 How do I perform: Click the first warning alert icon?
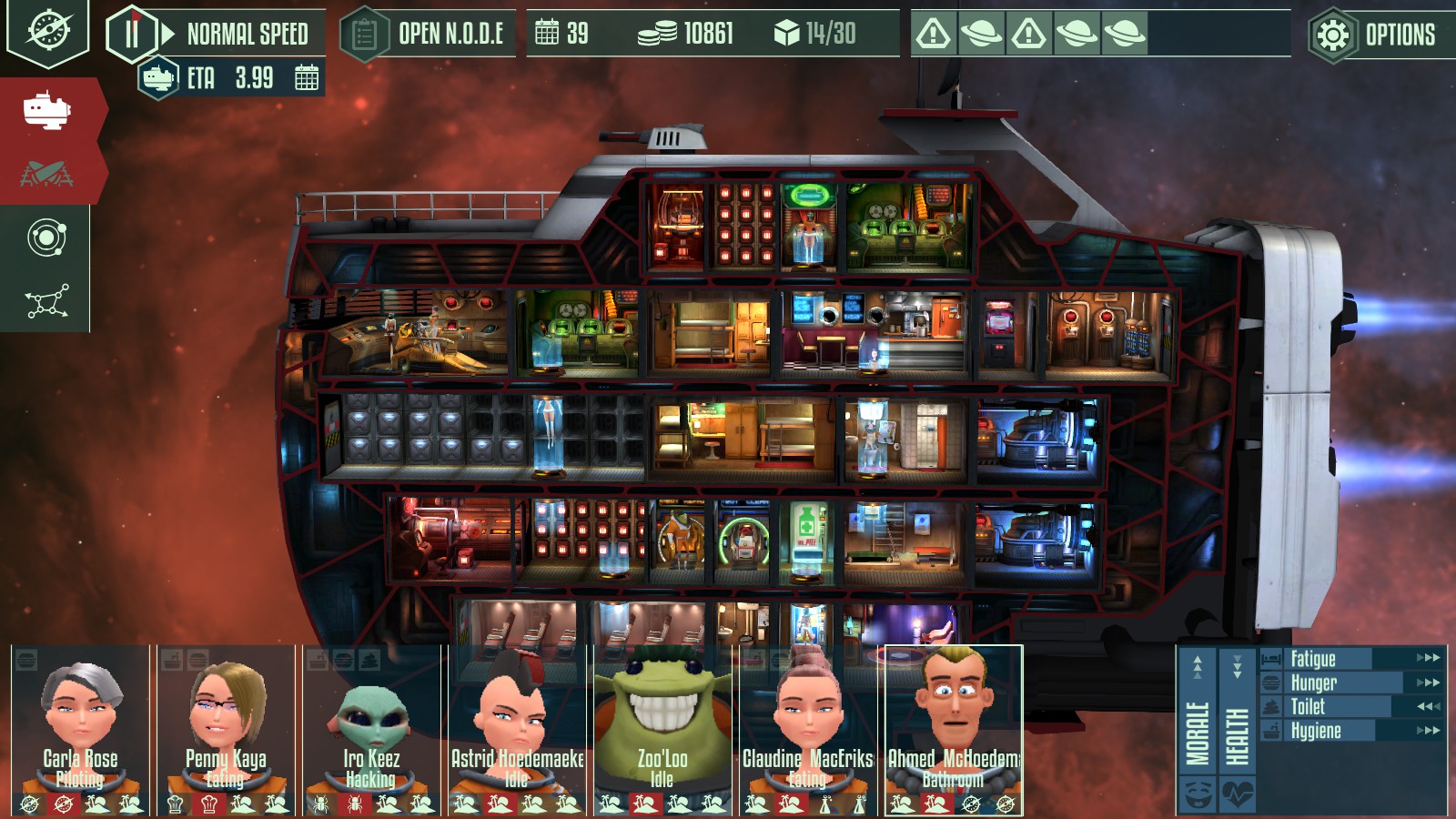934,35
